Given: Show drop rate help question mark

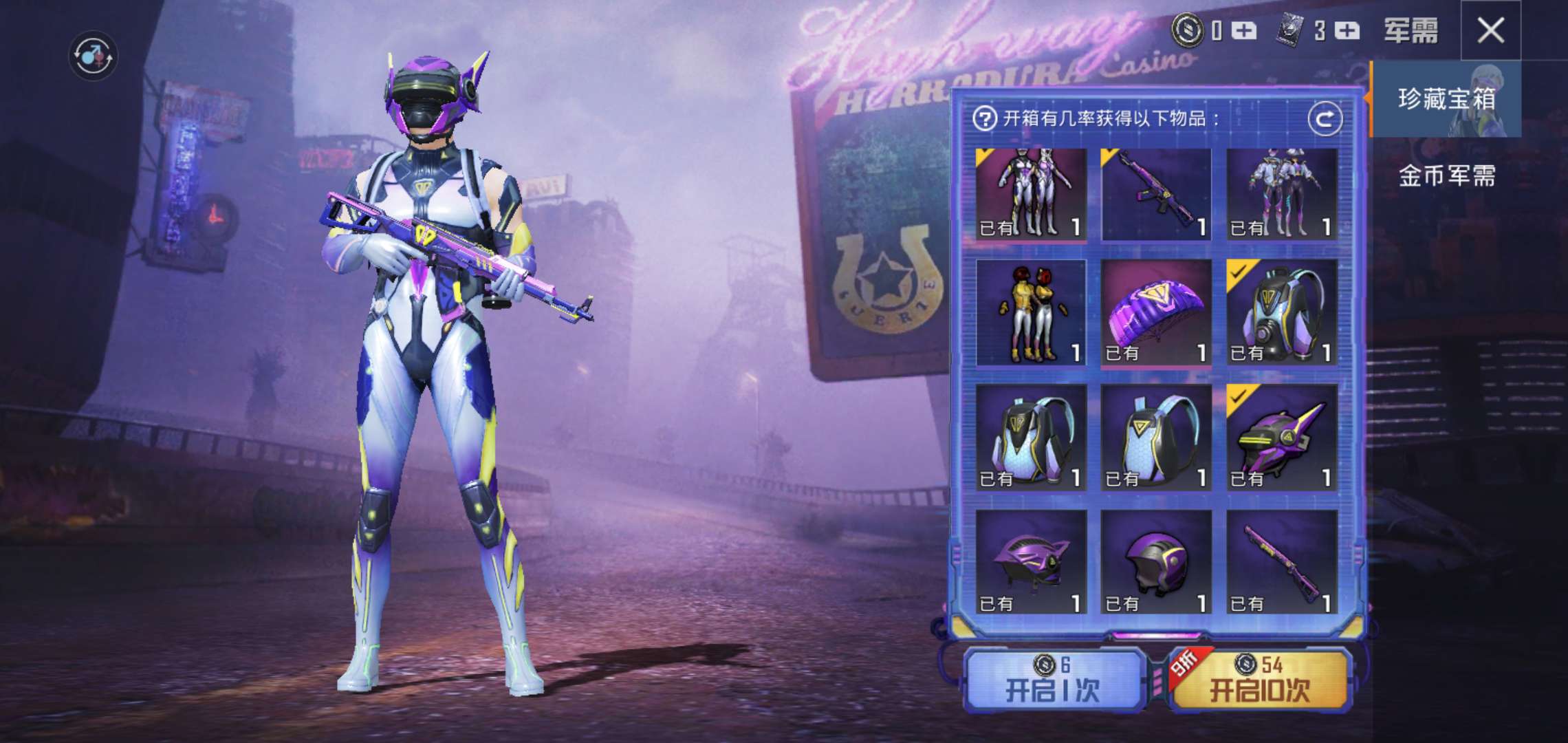Looking at the screenshot, I should 984,119.
